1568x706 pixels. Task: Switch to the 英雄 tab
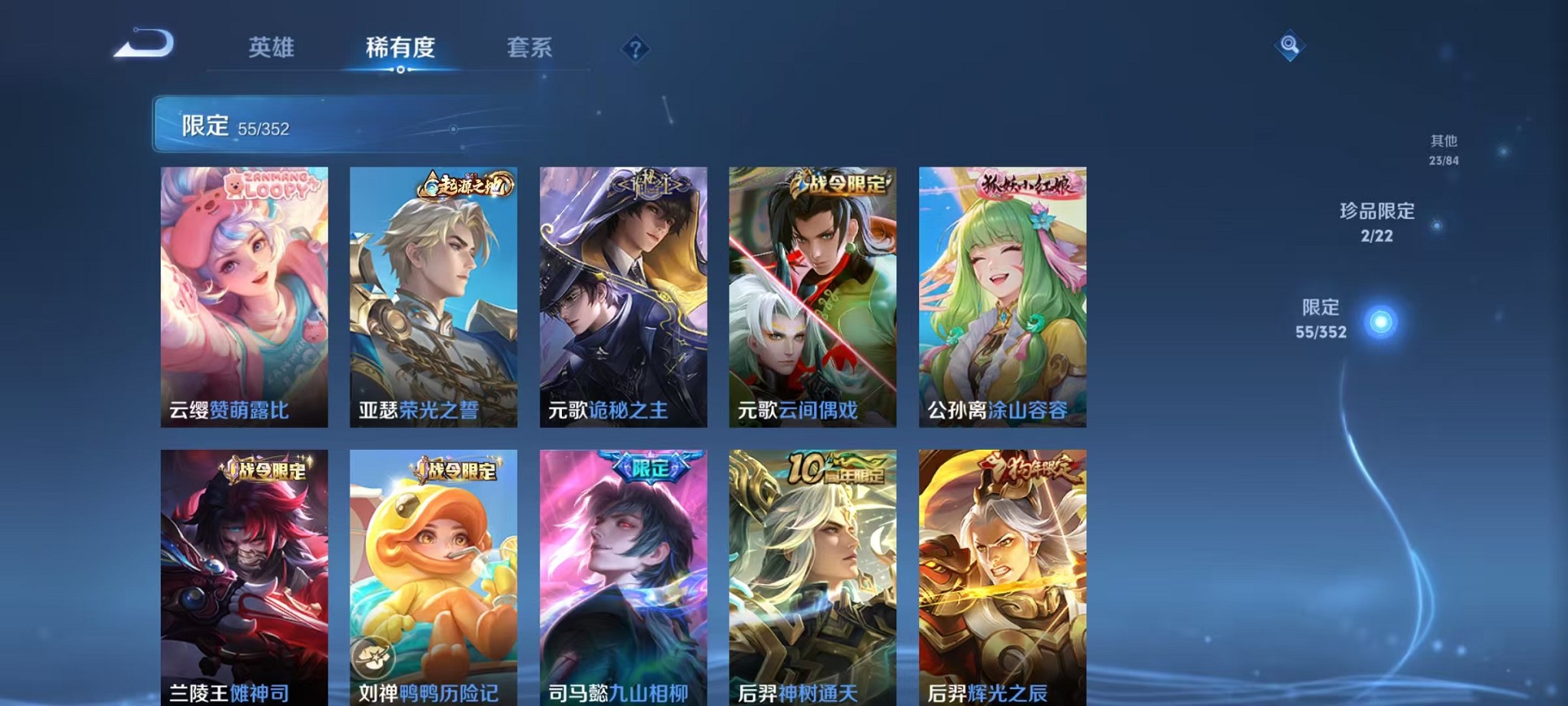point(271,48)
